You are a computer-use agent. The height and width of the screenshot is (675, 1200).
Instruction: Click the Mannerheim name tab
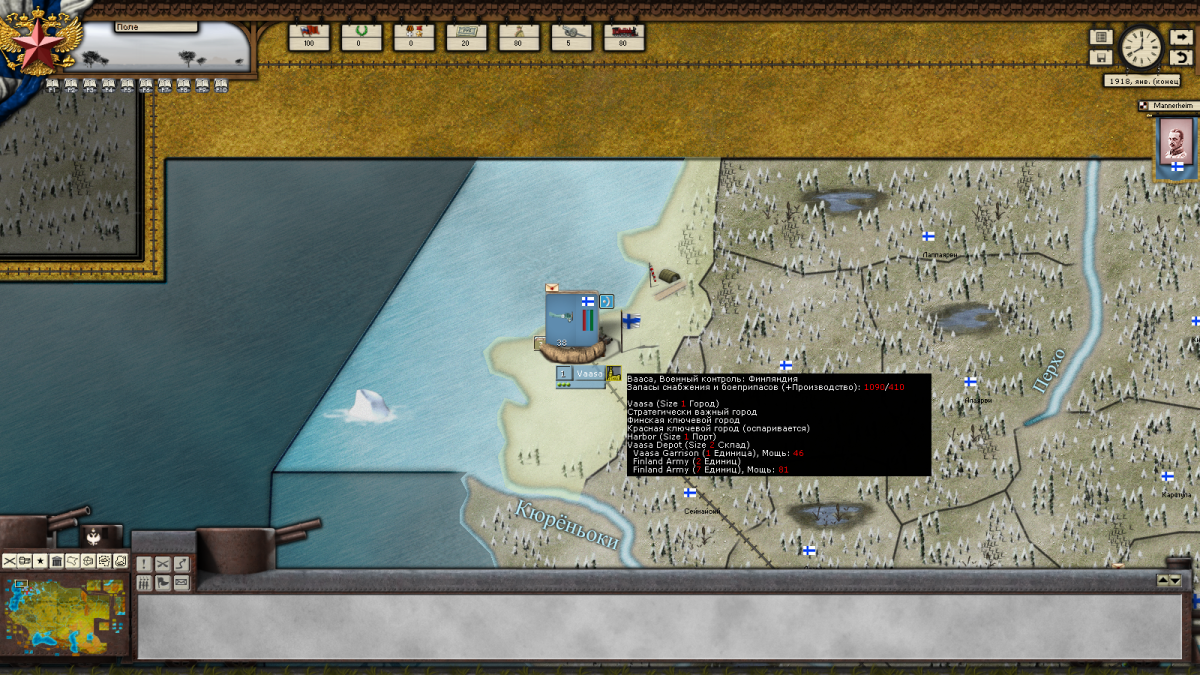coord(1168,105)
